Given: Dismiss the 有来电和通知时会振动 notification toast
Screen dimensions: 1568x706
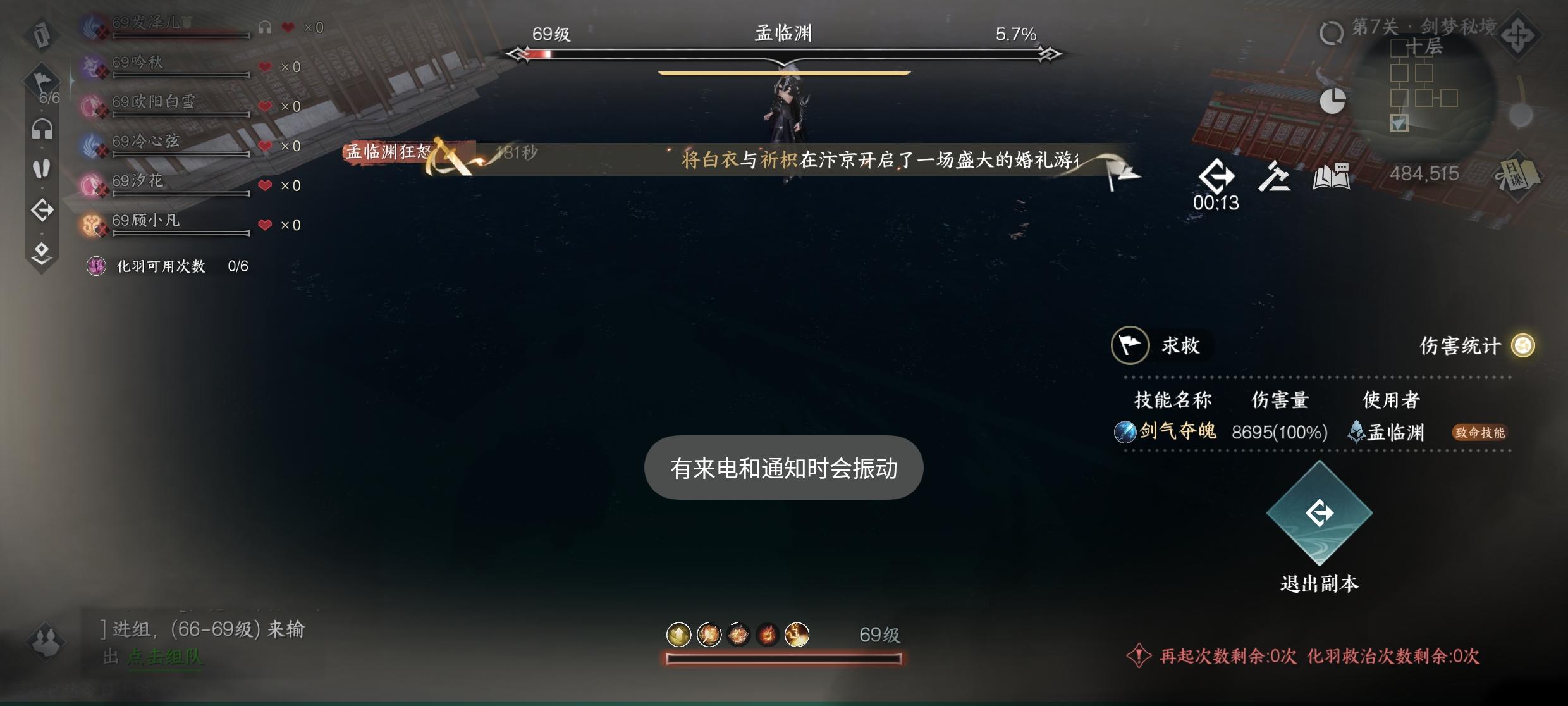Looking at the screenshot, I should 783,468.
